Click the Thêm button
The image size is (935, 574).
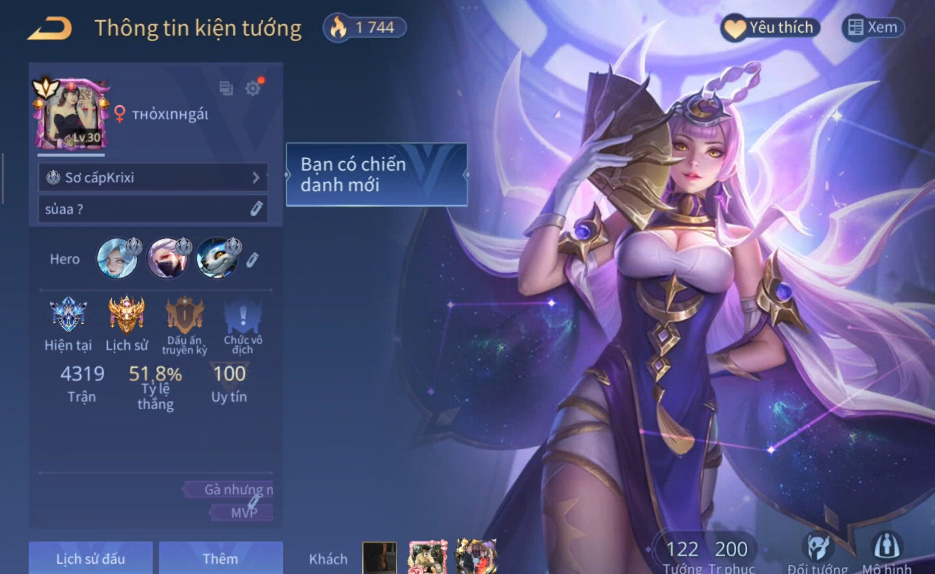click(x=220, y=558)
